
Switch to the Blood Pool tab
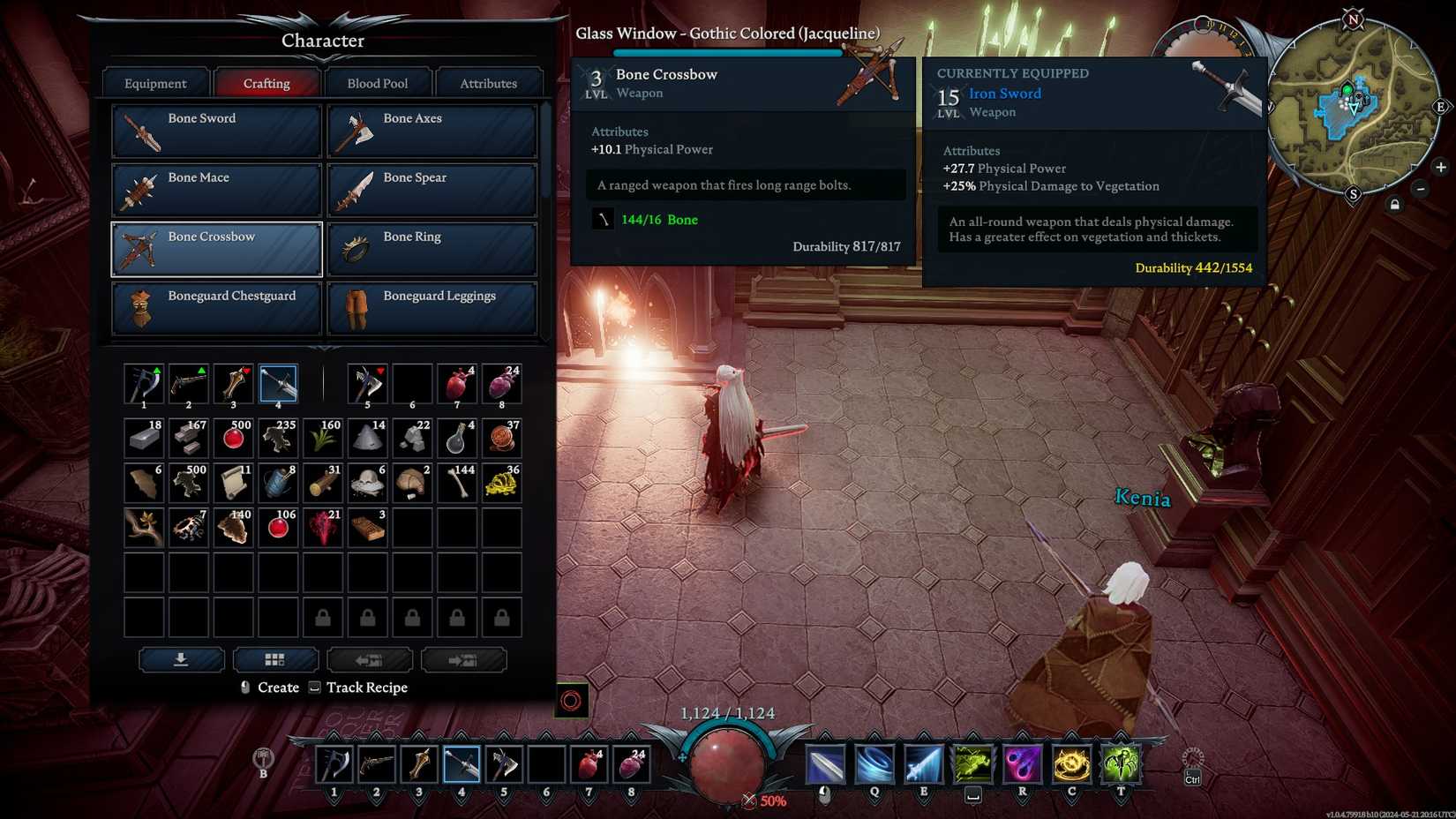point(378,82)
